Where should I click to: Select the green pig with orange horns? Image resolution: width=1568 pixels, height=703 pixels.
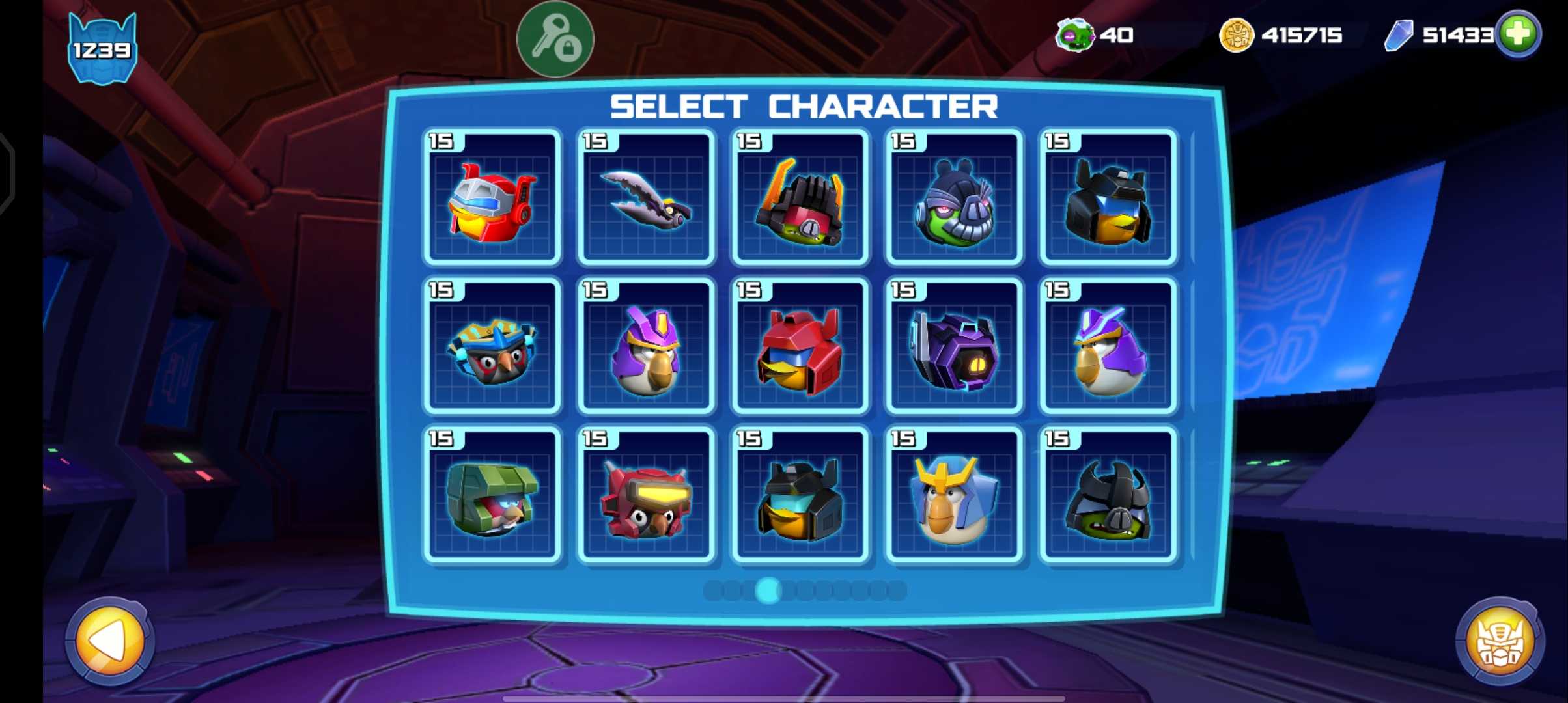[x=800, y=198]
